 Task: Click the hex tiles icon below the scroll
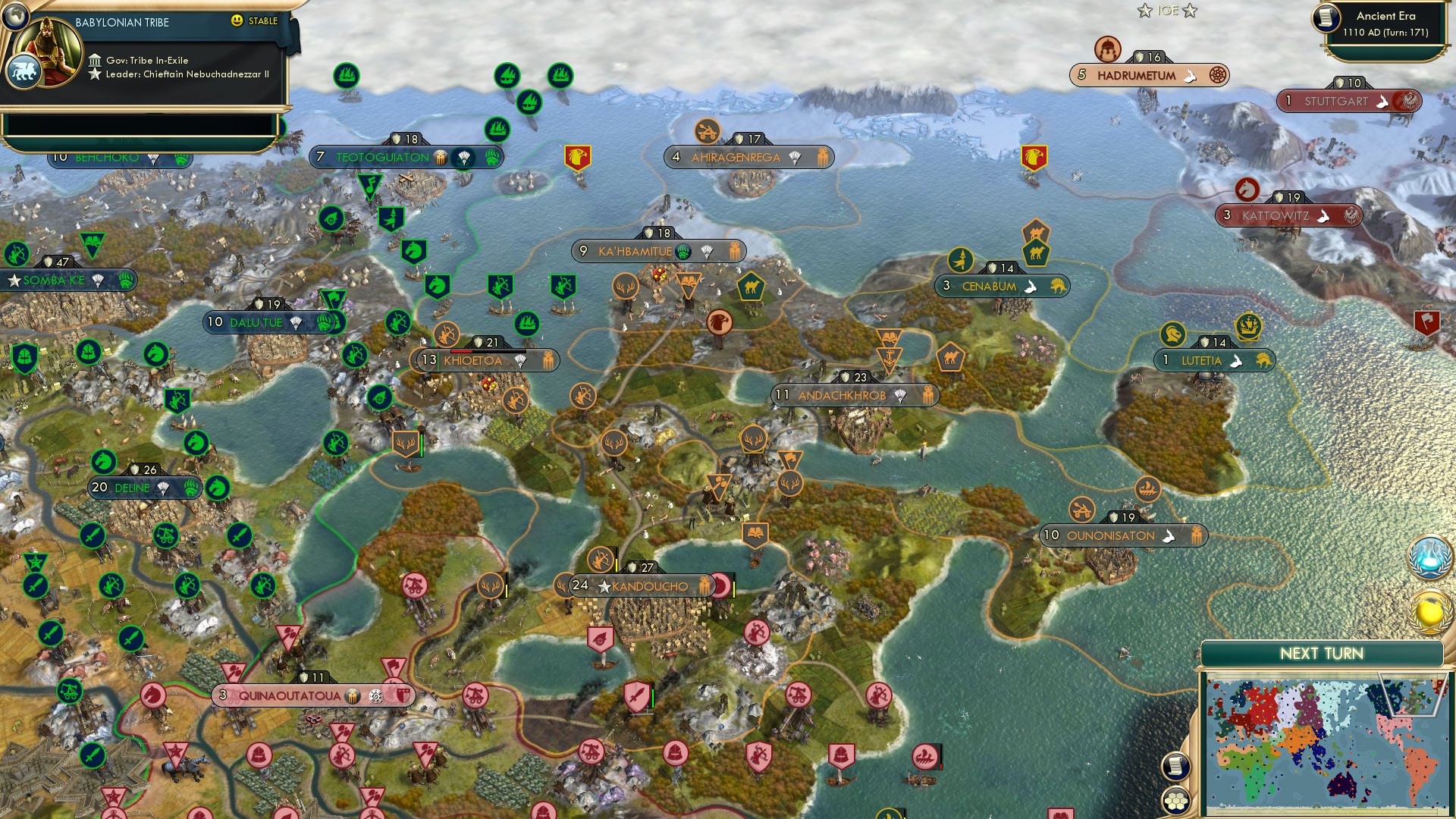point(1175,799)
